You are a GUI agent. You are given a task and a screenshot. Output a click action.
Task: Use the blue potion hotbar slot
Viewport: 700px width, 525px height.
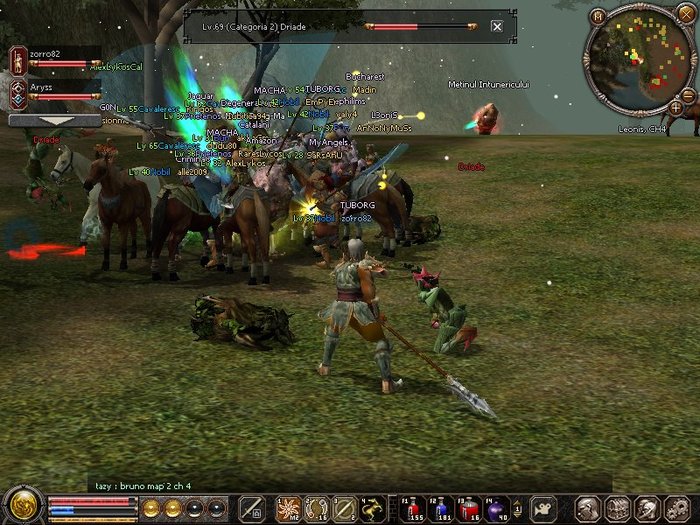441,507
